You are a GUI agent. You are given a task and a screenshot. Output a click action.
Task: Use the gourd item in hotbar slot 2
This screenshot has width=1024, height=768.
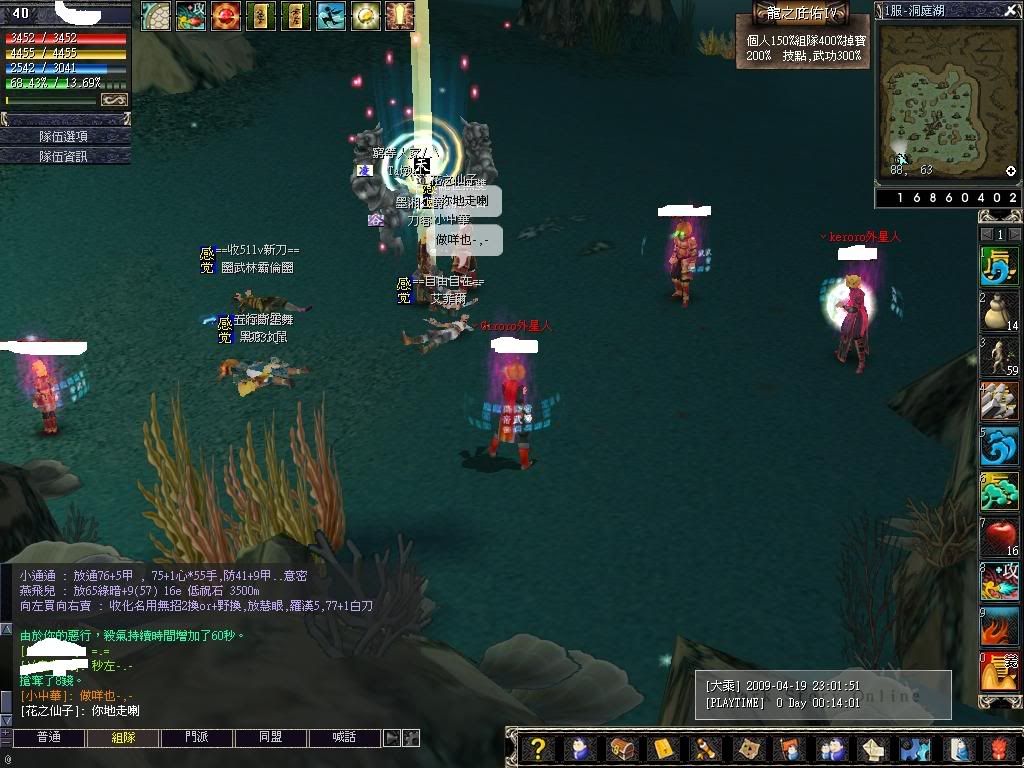(998, 312)
